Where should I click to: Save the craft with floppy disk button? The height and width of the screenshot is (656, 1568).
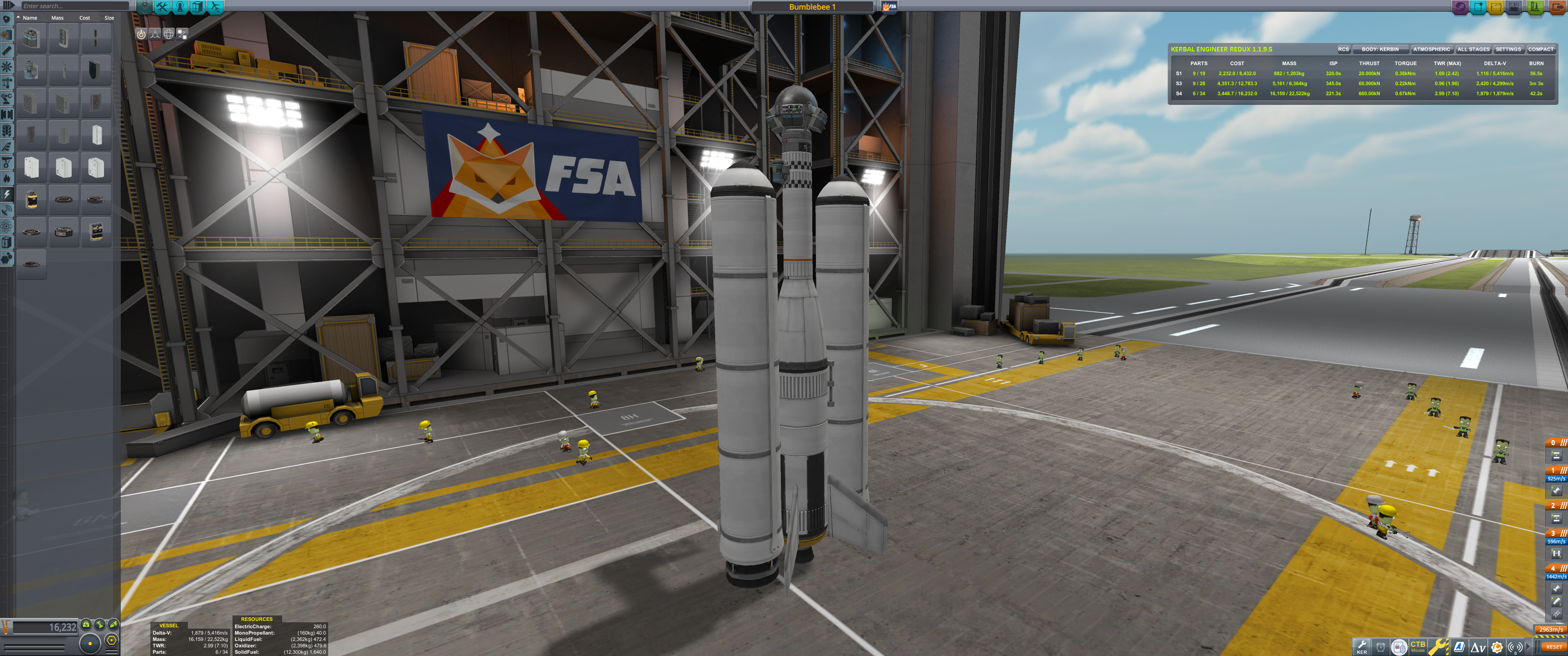(x=1514, y=7)
